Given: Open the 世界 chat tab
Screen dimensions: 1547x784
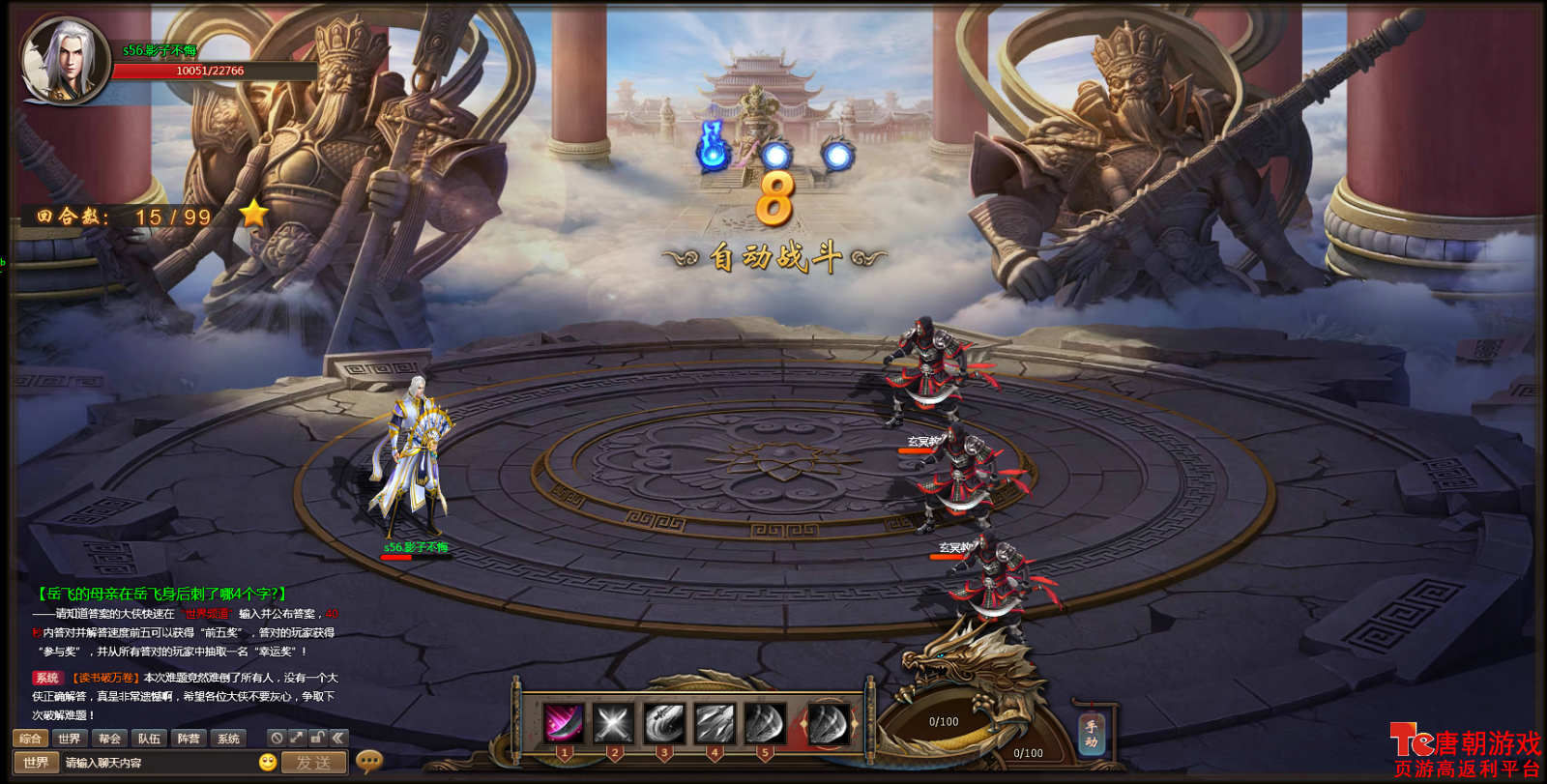Looking at the screenshot, I should pos(70,739).
